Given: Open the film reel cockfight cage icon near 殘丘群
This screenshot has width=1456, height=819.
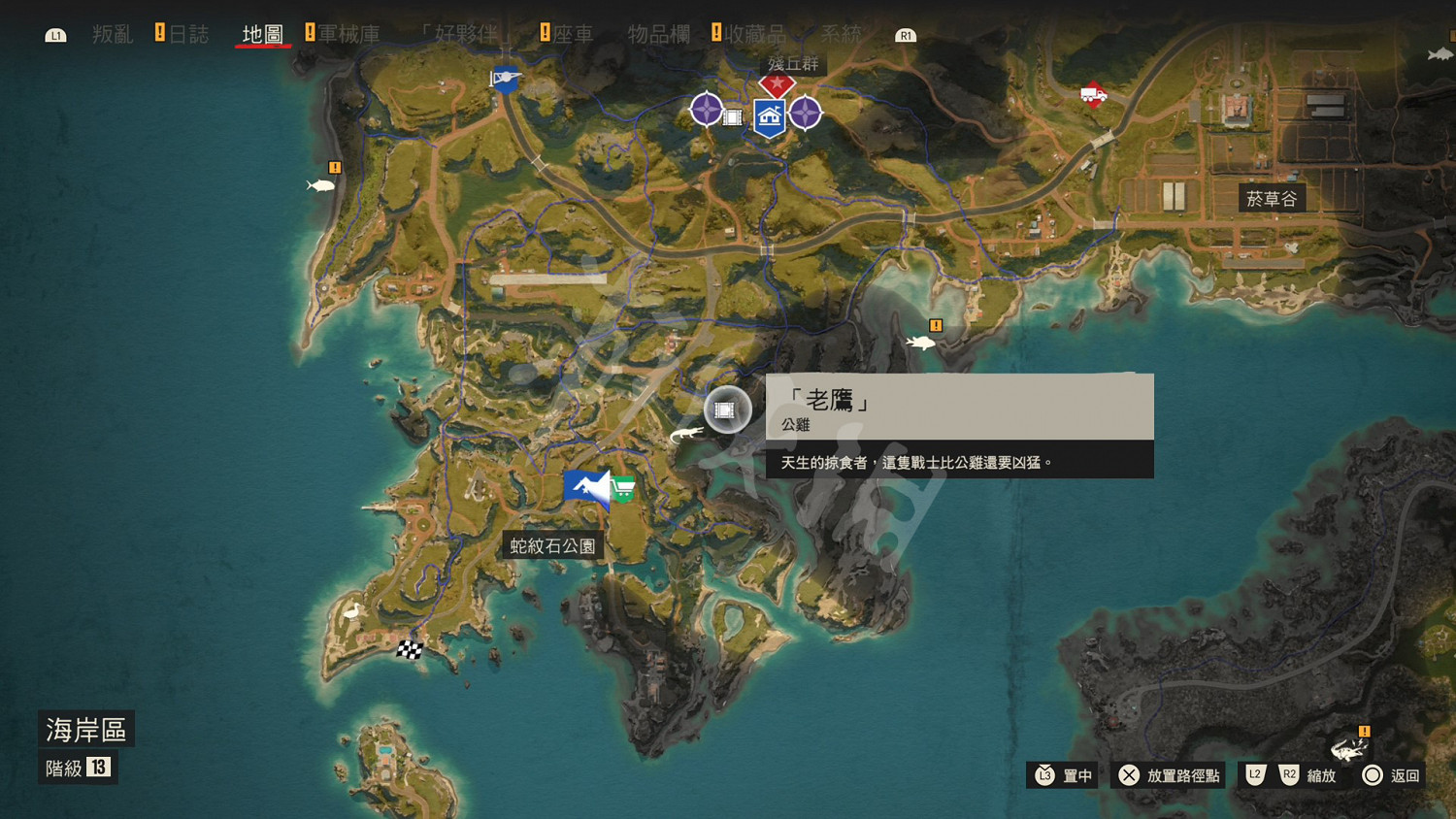Looking at the screenshot, I should pyautogui.click(x=735, y=116).
